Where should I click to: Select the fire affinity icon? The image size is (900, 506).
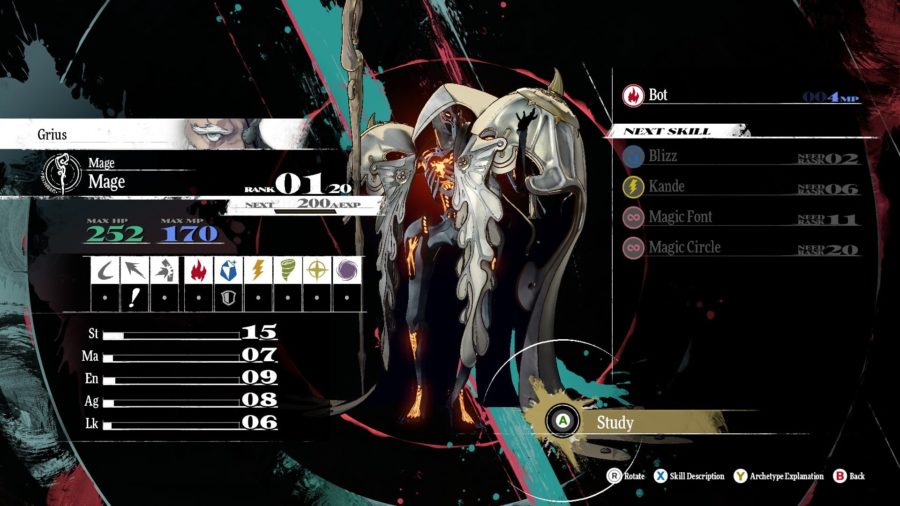tap(198, 270)
